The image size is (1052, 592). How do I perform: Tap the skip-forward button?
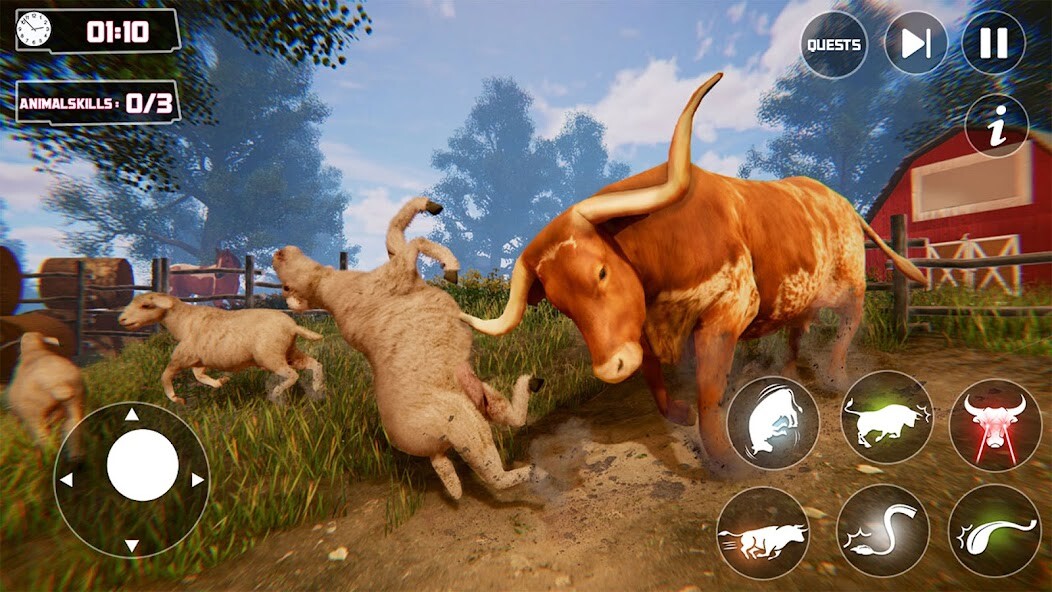pyautogui.click(x=915, y=43)
